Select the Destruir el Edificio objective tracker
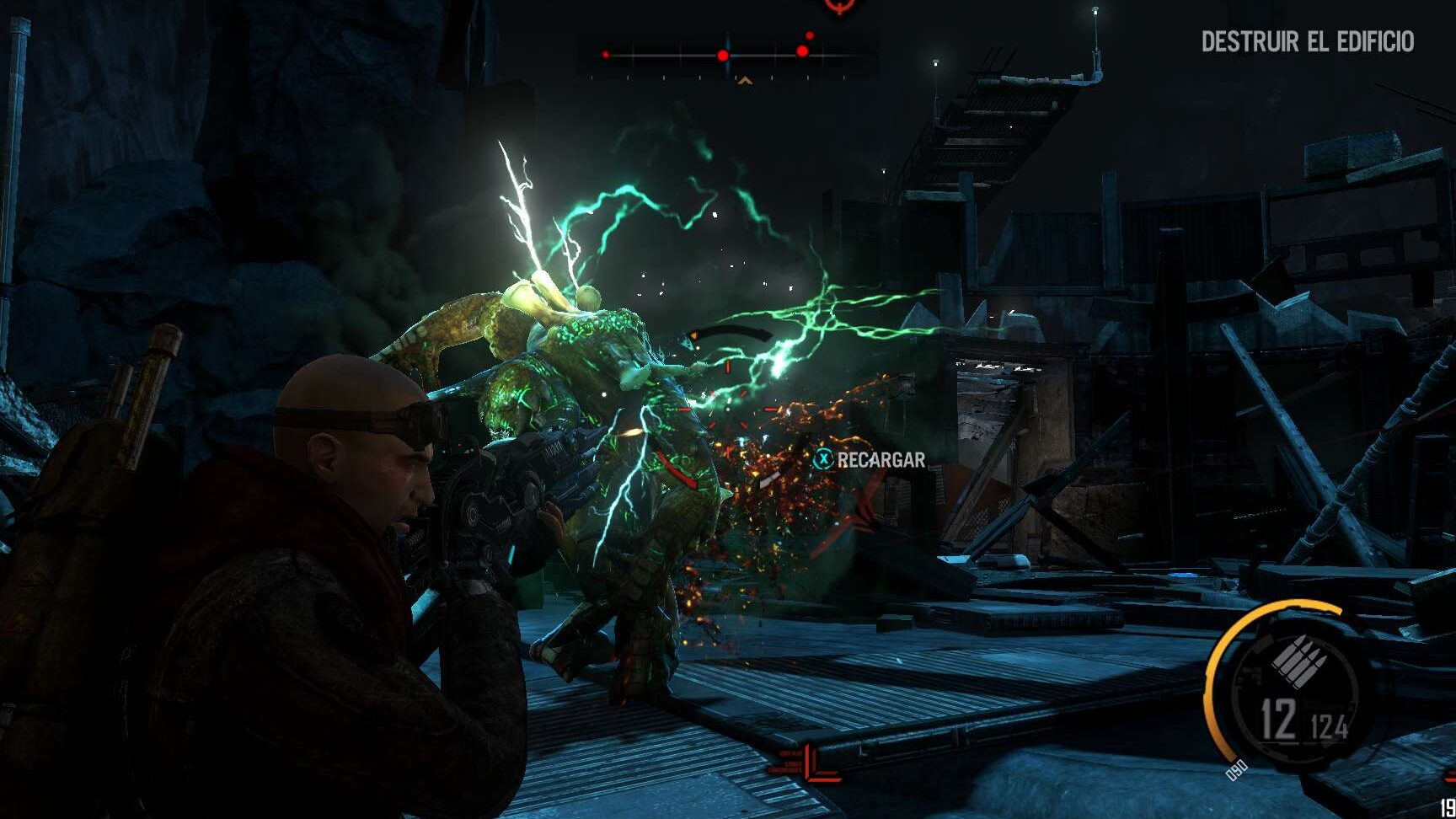Image resolution: width=1456 pixels, height=819 pixels. (1307, 41)
